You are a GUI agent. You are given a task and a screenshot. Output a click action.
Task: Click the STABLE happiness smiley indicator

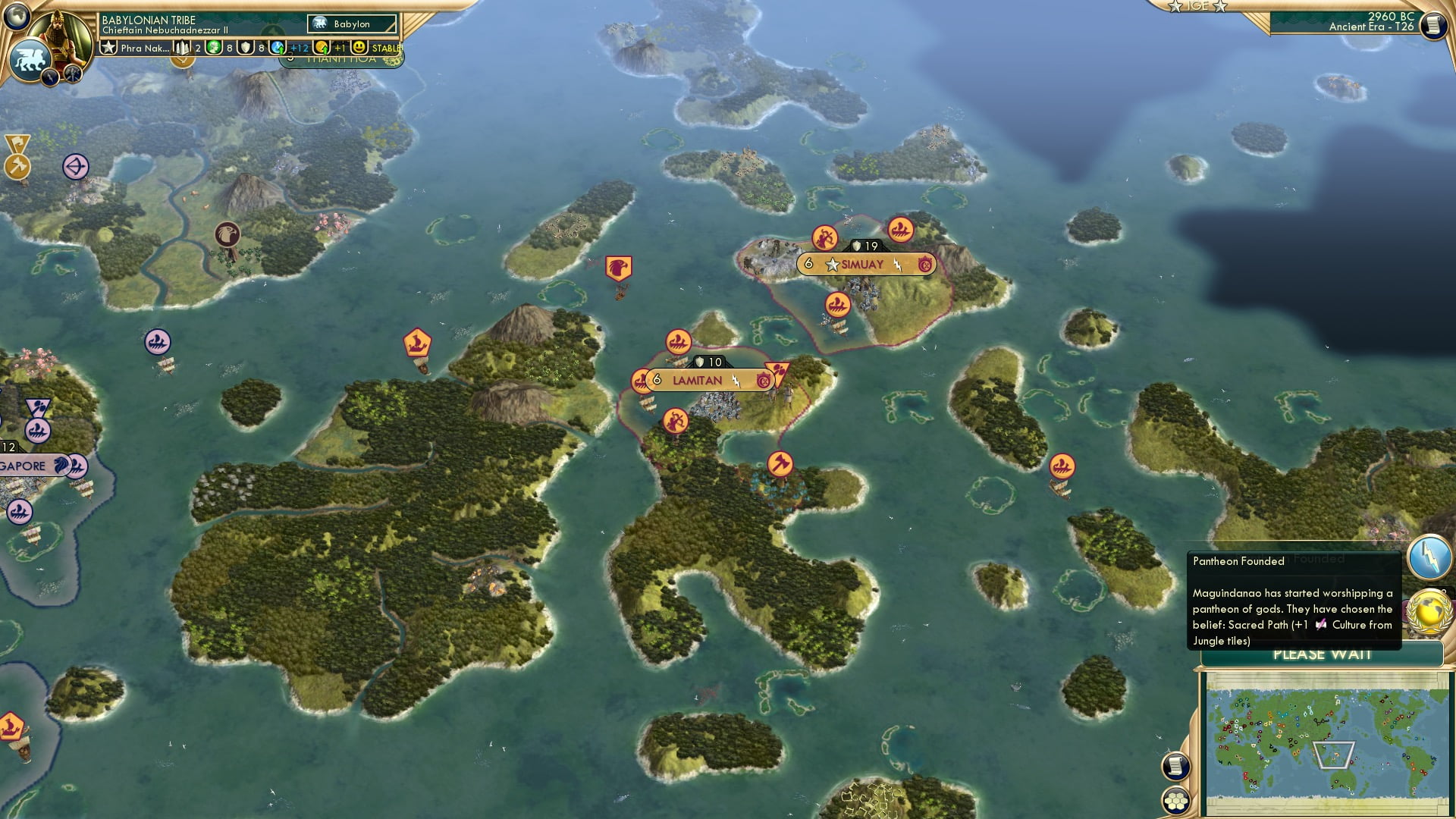click(x=359, y=48)
